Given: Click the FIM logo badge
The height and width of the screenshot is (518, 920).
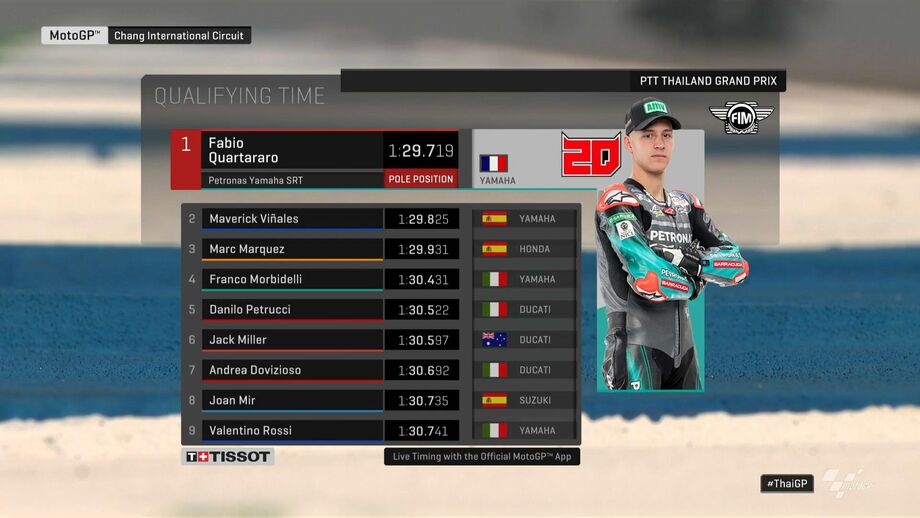Looking at the screenshot, I should (x=741, y=117).
